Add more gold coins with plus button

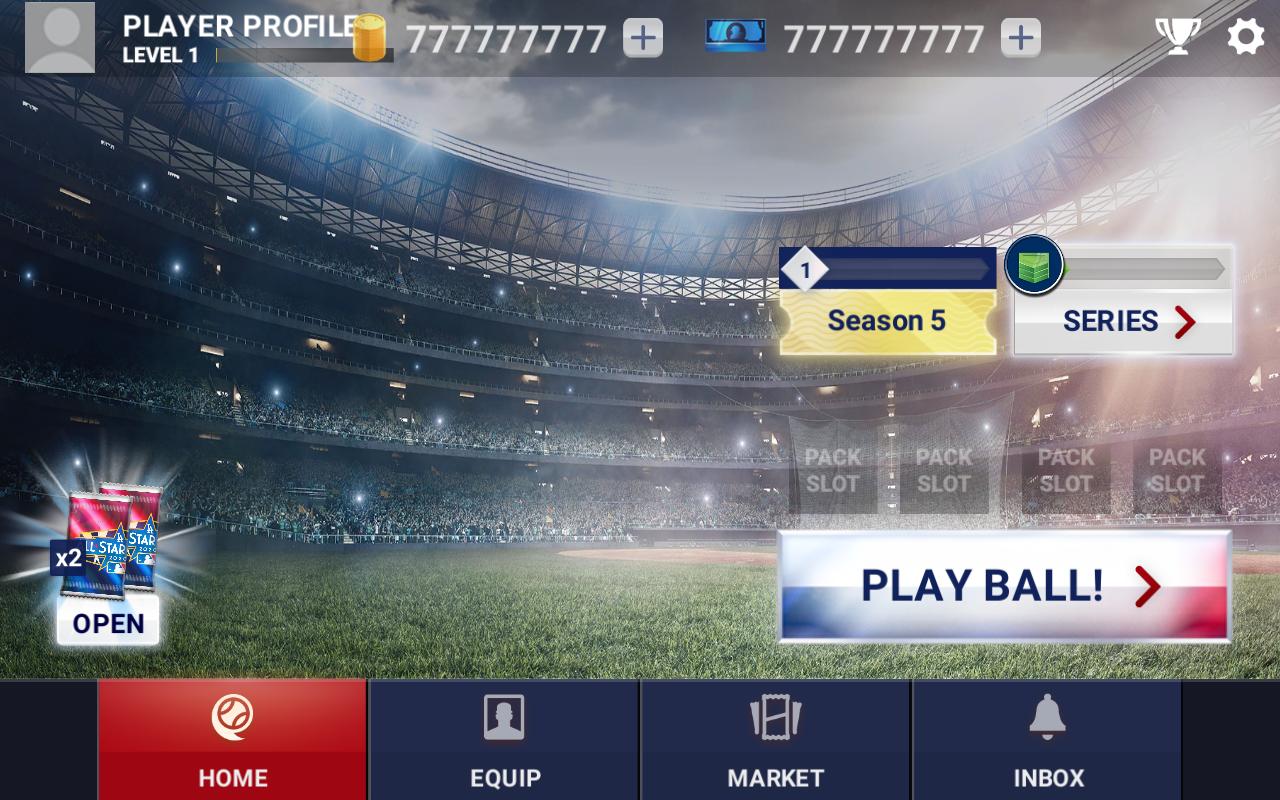coord(643,38)
